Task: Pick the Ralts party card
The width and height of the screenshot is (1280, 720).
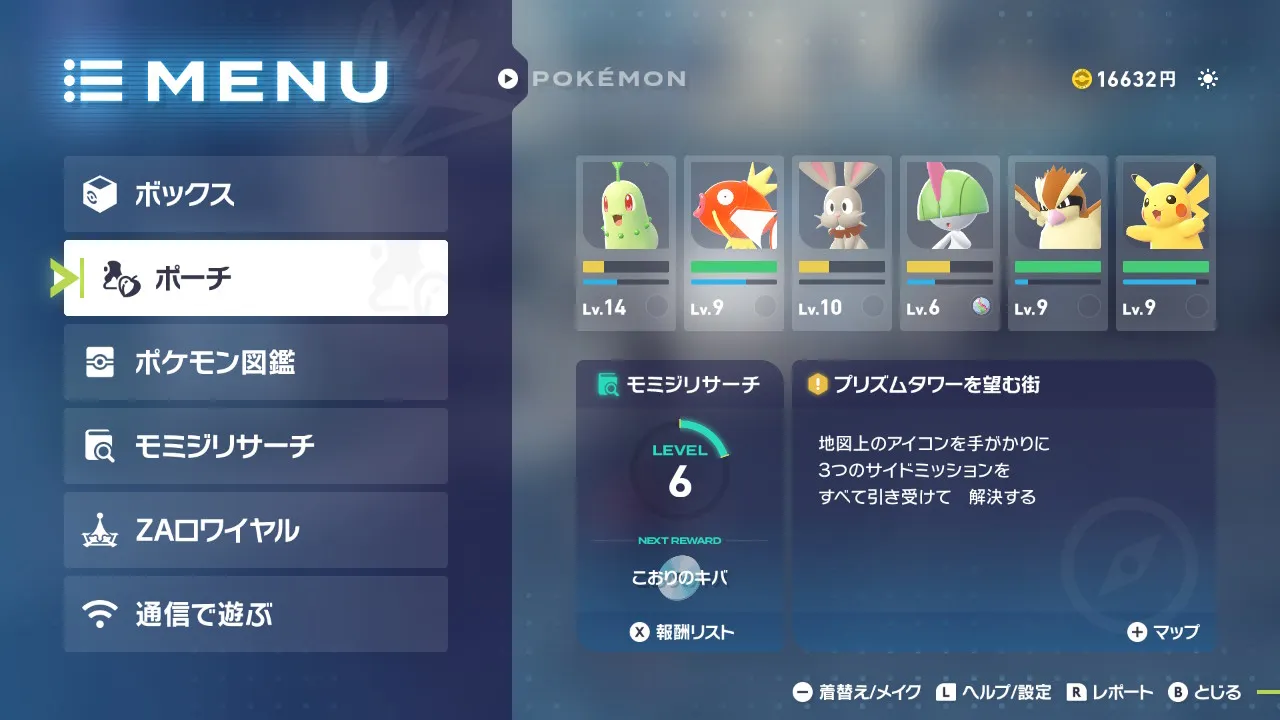Action: click(x=949, y=243)
